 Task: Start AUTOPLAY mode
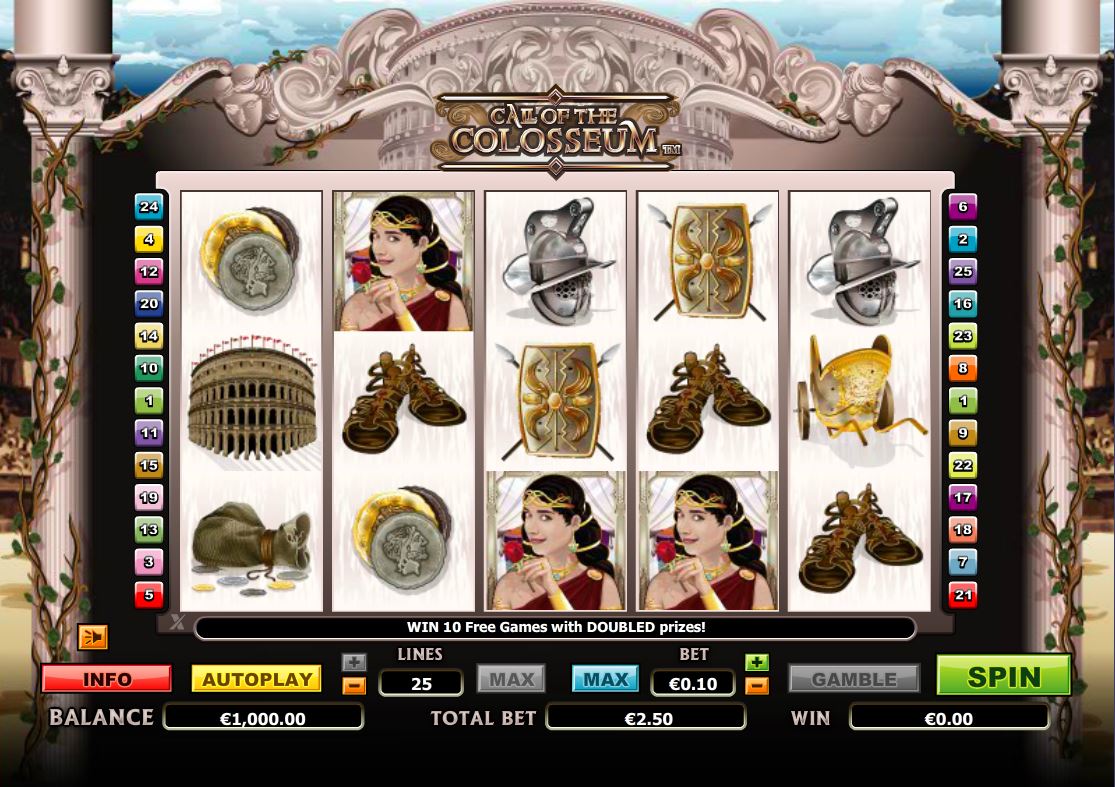pyautogui.click(x=257, y=679)
